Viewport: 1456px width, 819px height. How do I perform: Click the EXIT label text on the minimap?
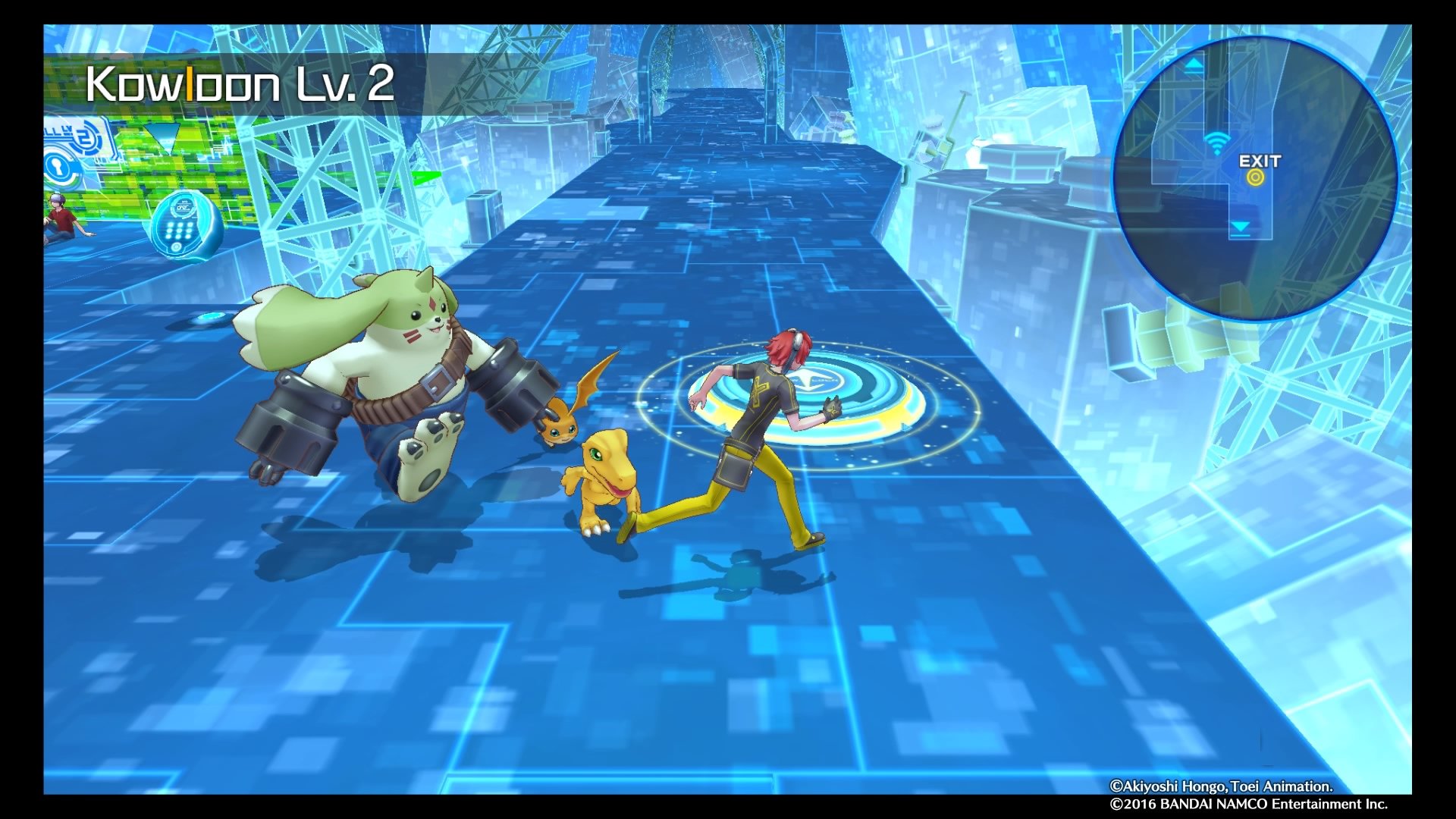pos(1260,161)
